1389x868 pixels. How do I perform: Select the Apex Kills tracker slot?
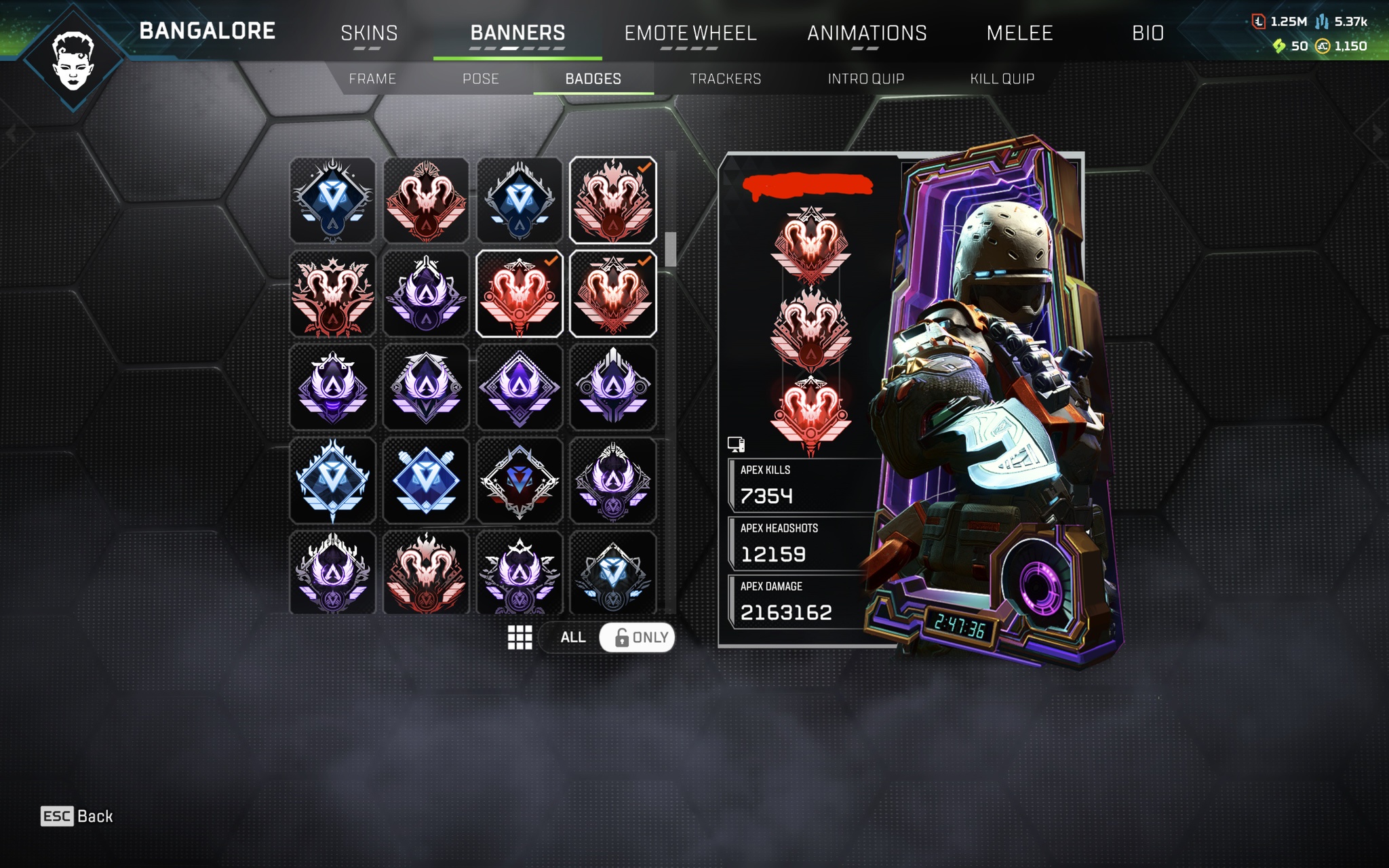tap(800, 485)
